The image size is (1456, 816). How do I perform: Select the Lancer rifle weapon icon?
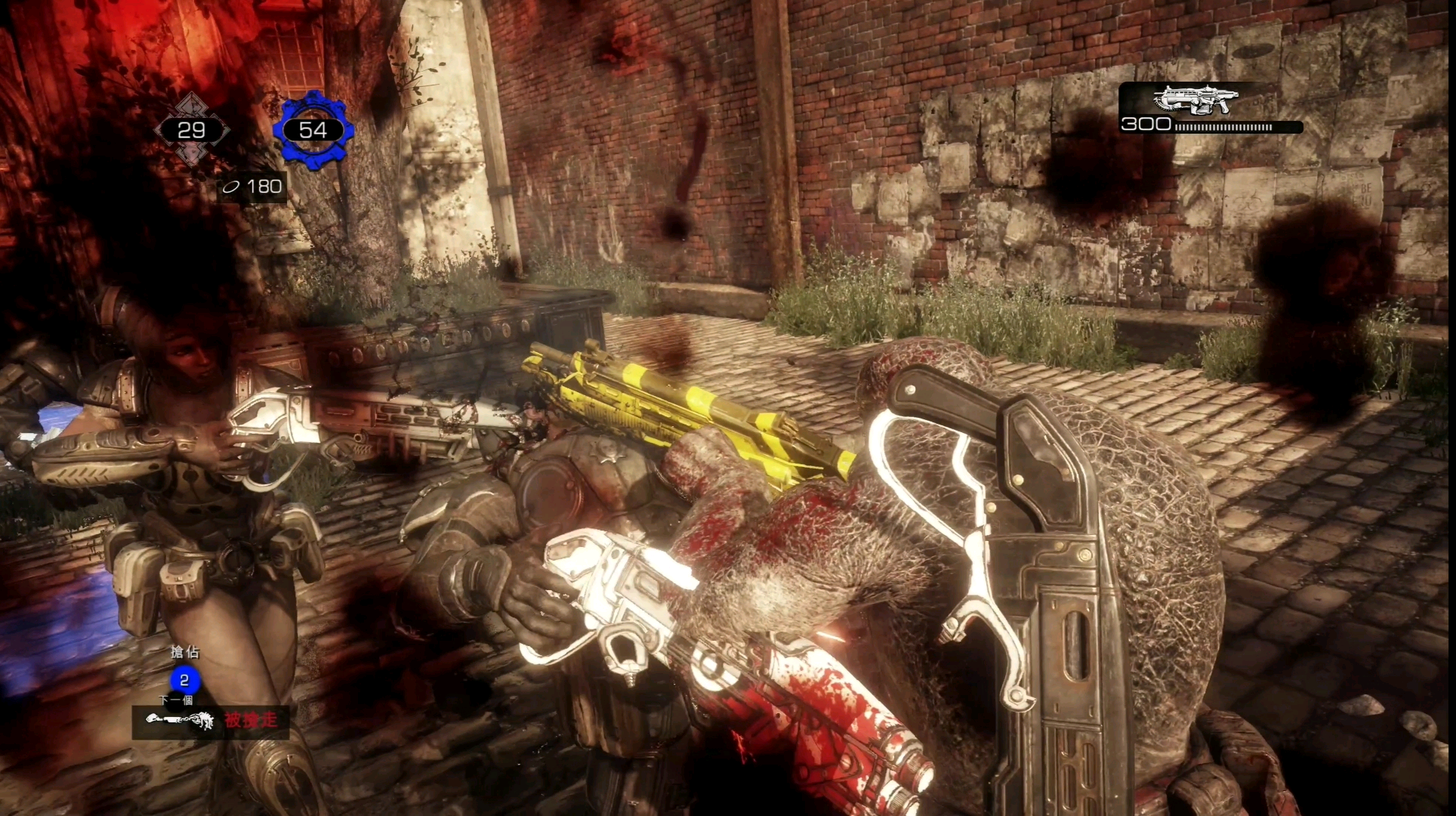coord(1195,99)
